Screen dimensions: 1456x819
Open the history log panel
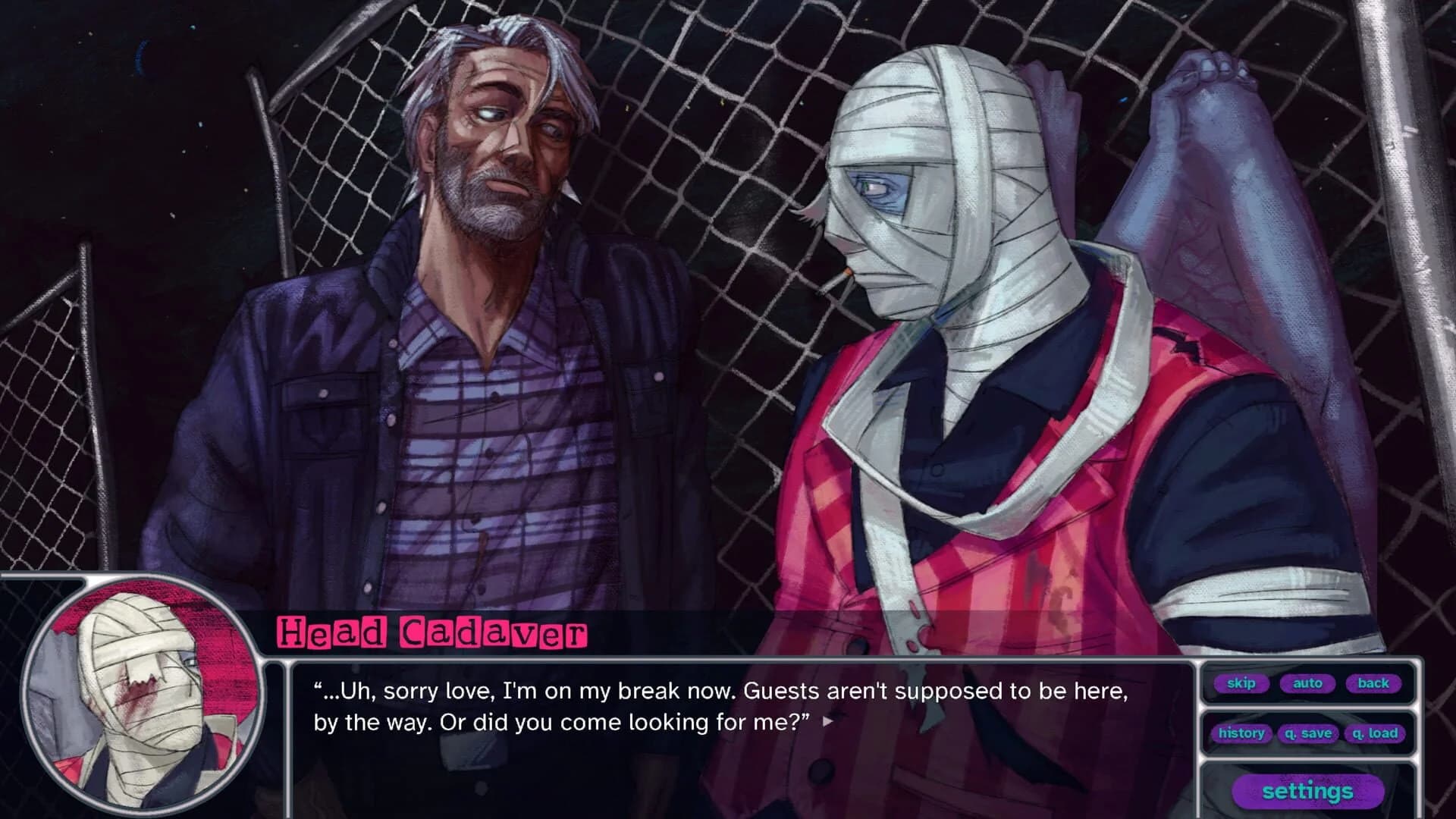pyautogui.click(x=1241, y=733)
